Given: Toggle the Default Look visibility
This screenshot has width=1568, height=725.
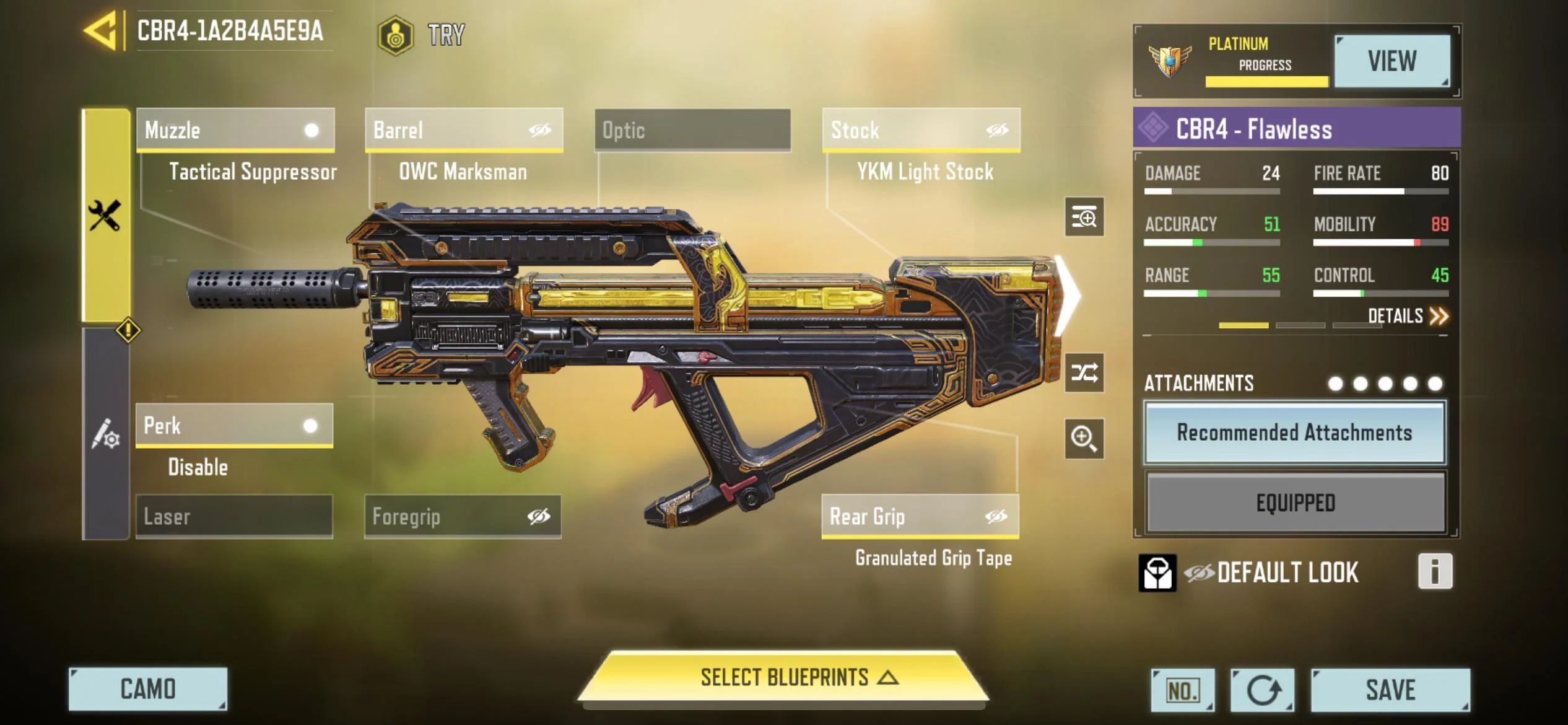Looking at the screenshot, I should tap(1199, 573).
